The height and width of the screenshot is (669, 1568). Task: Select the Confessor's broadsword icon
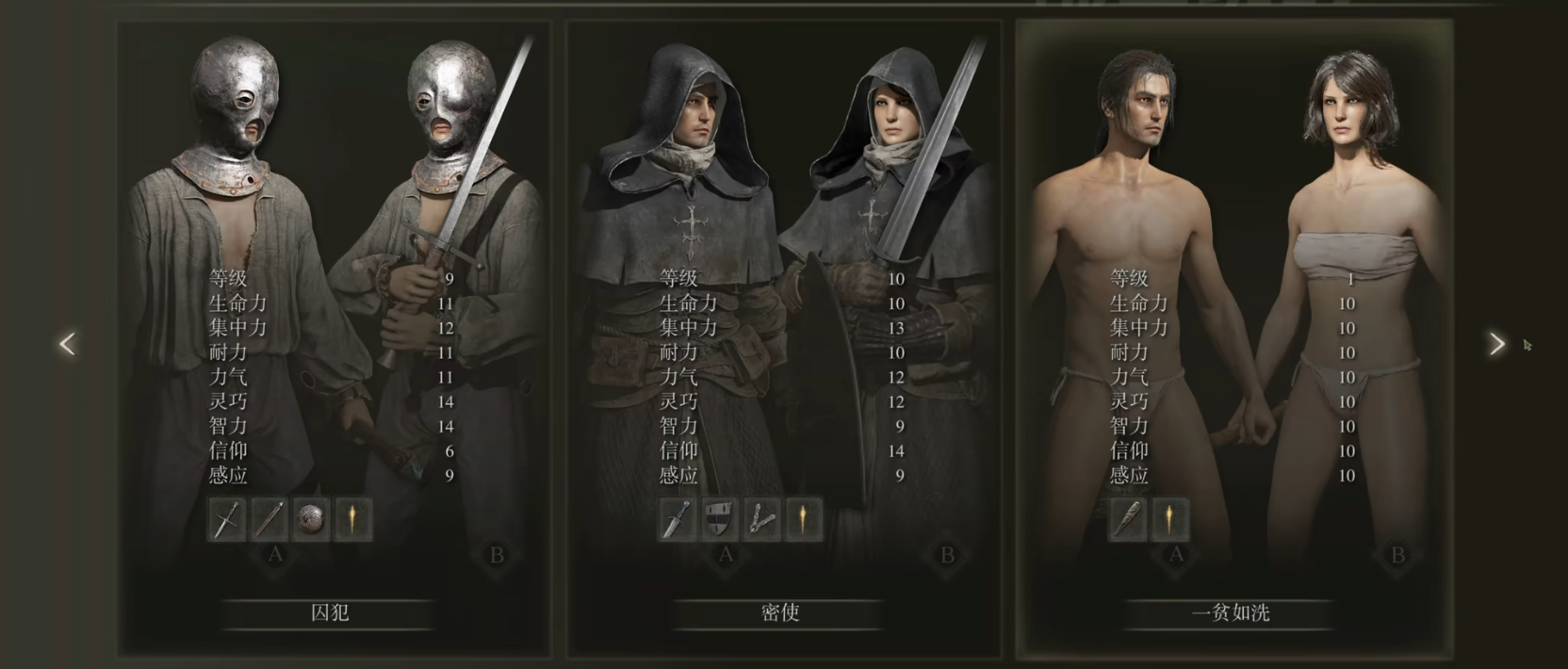pyautogui.click(x=677, y=519)
